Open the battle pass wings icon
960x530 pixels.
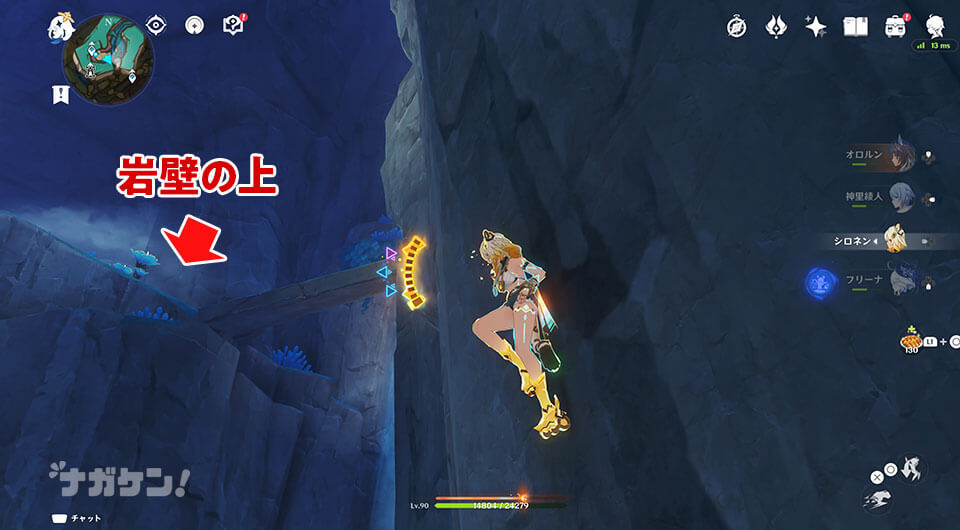[777, 26]
